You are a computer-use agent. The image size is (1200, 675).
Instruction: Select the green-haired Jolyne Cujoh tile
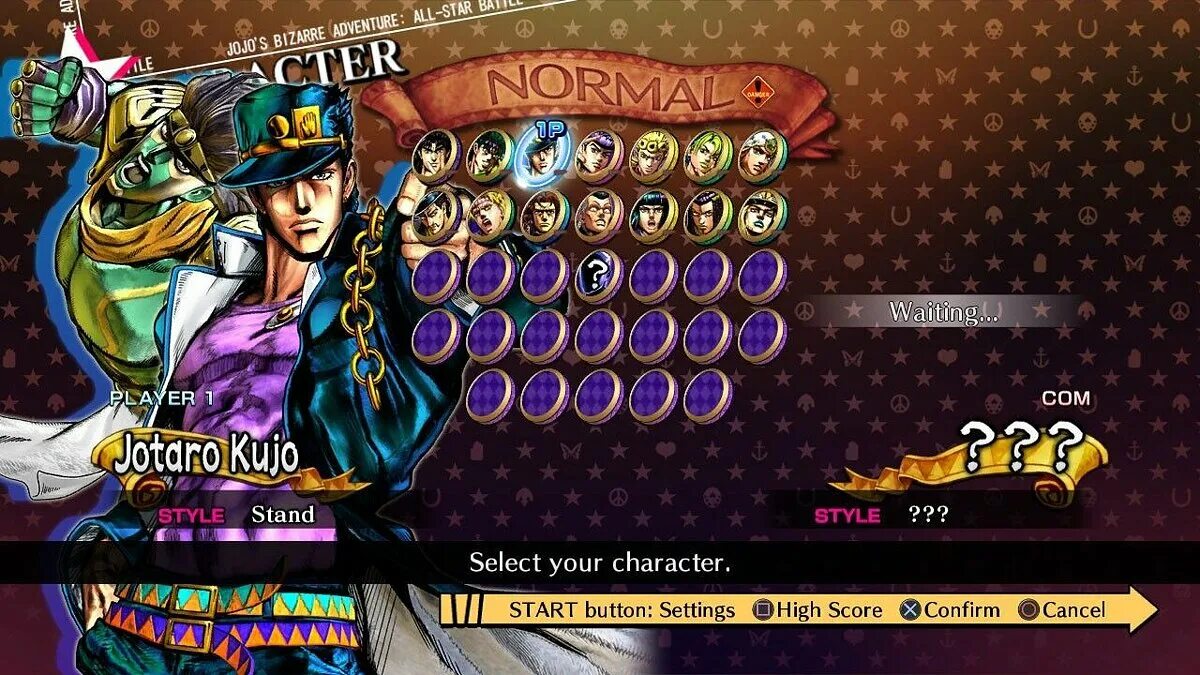pos(708,155)
